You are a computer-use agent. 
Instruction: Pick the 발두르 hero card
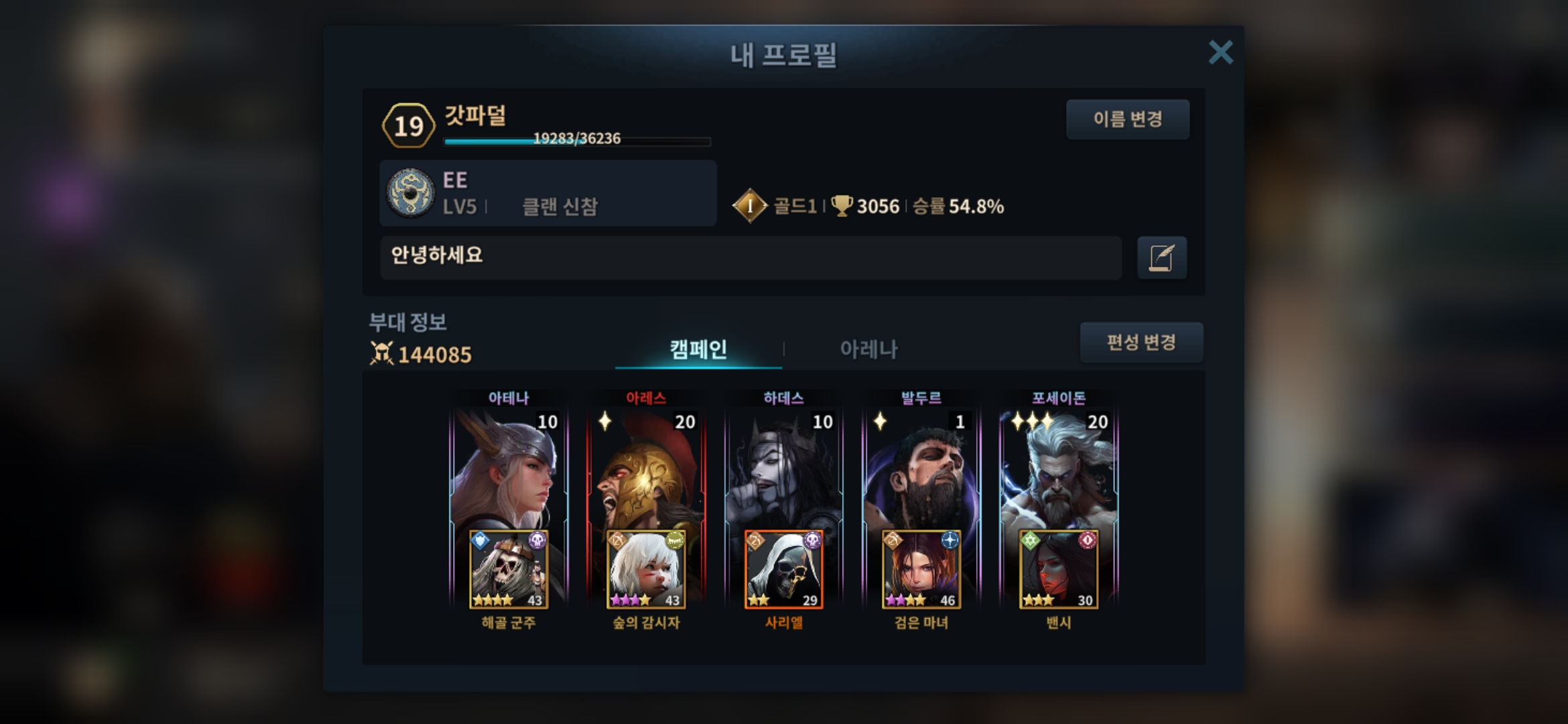(921, 469)
